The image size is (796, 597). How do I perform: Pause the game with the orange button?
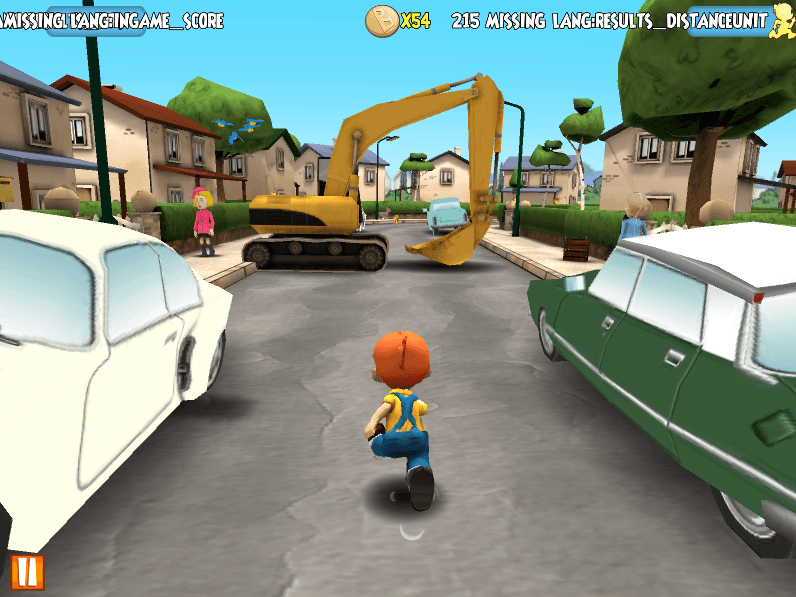tap(28, 572)
